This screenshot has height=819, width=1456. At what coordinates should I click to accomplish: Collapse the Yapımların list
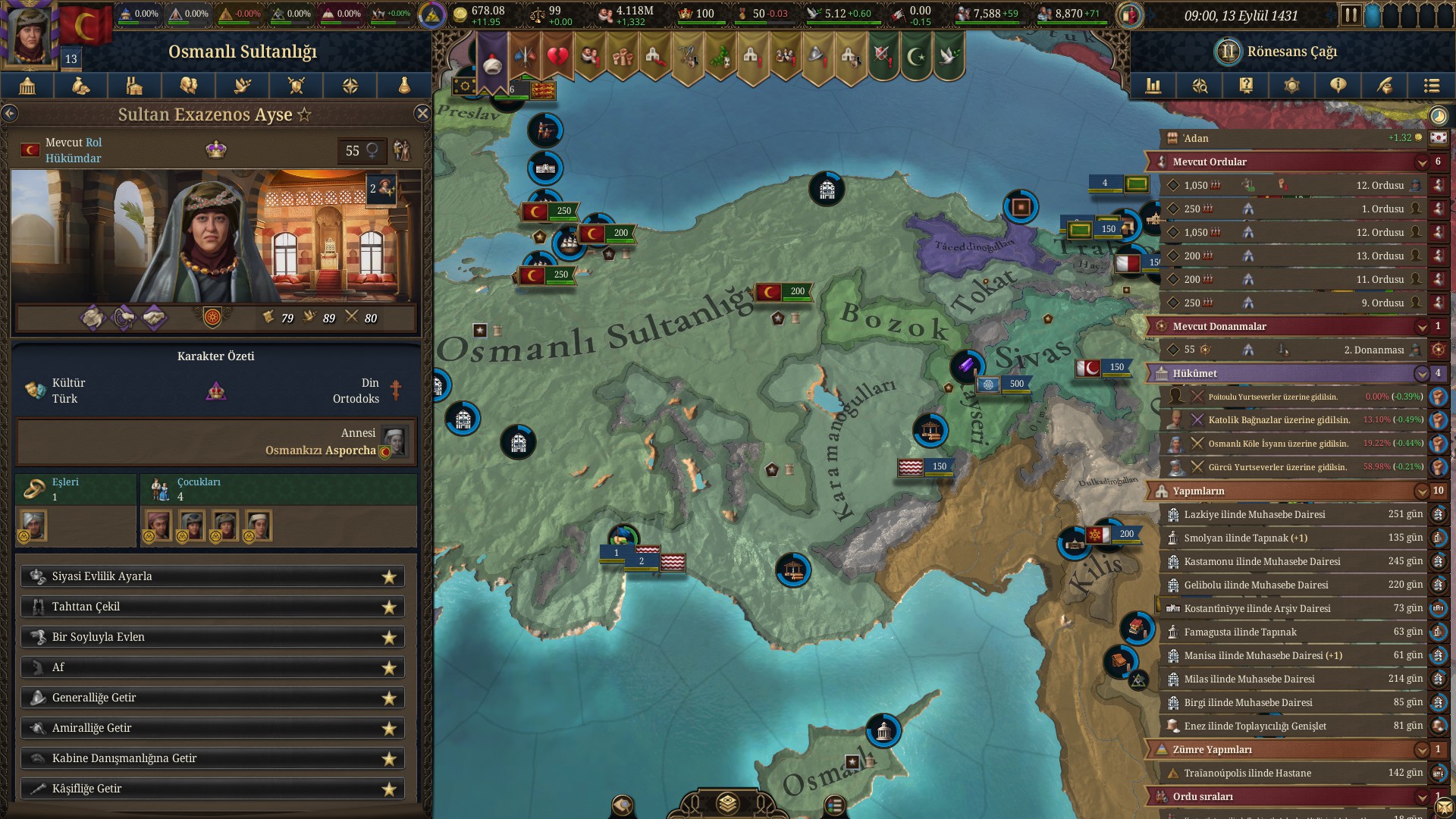click(x=1422, y=491)
